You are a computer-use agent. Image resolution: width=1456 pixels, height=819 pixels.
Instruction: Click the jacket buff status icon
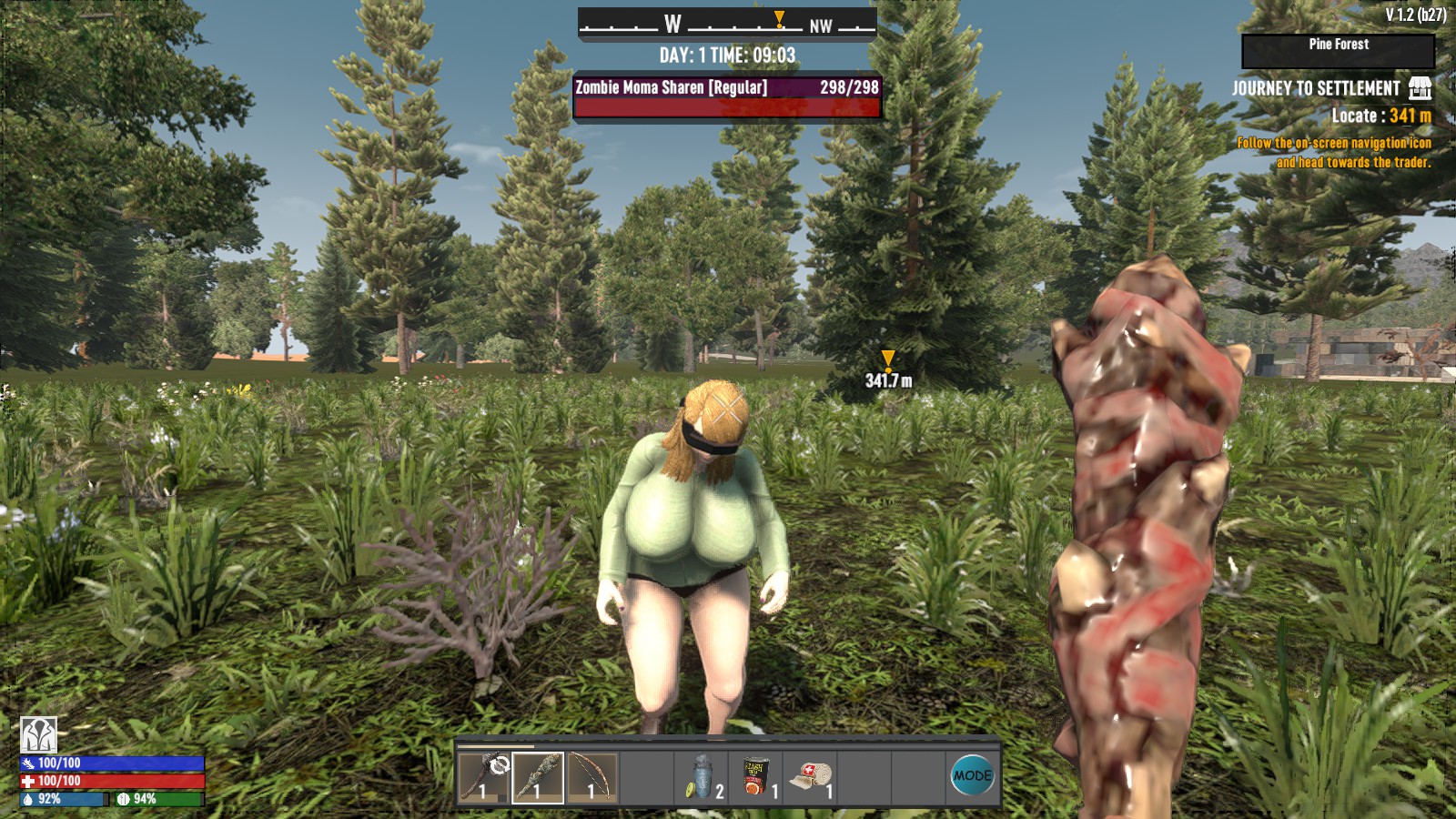[x=39, y=734]
